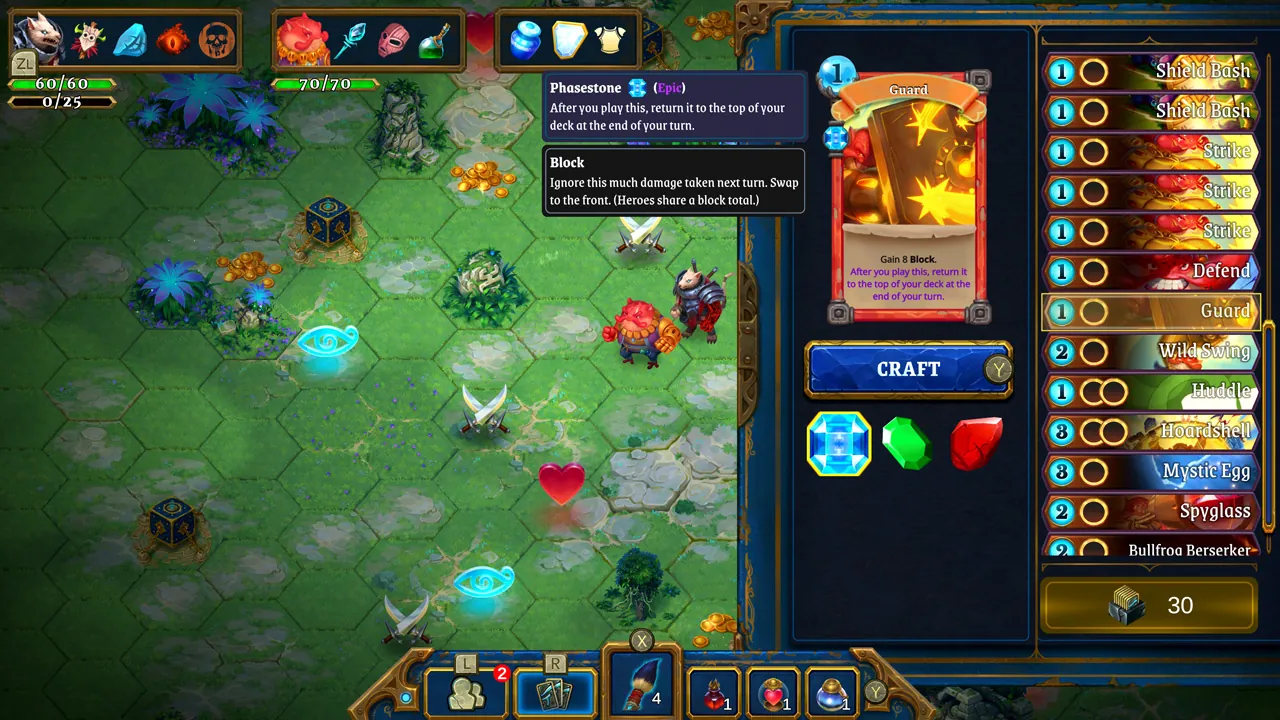Click the Phasestone keyword link in the tooltip

(585, 87)
